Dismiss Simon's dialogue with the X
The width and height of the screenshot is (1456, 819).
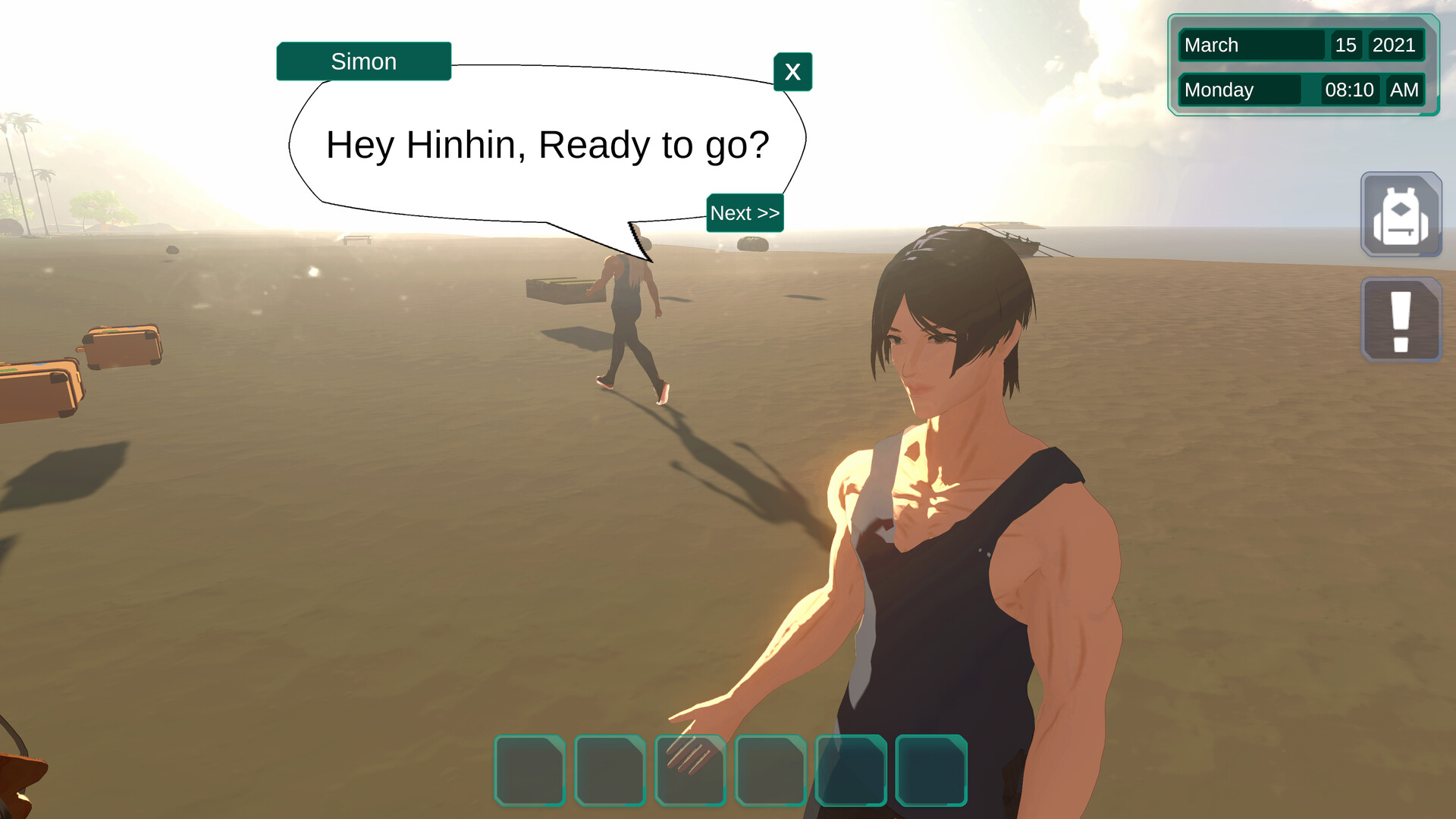[792, 72]
